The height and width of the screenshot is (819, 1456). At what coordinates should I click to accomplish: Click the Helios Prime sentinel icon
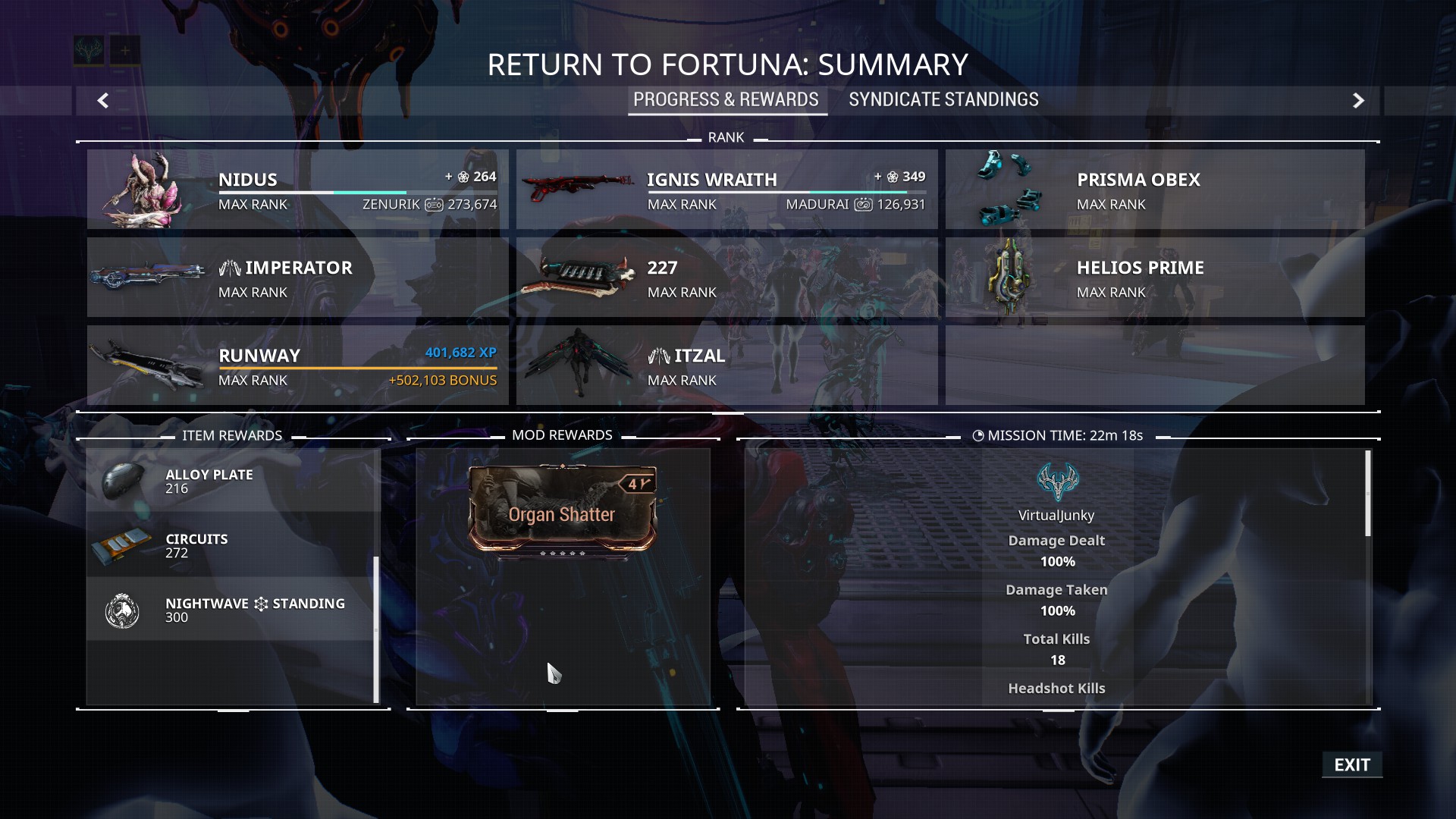pos(1009,277)
